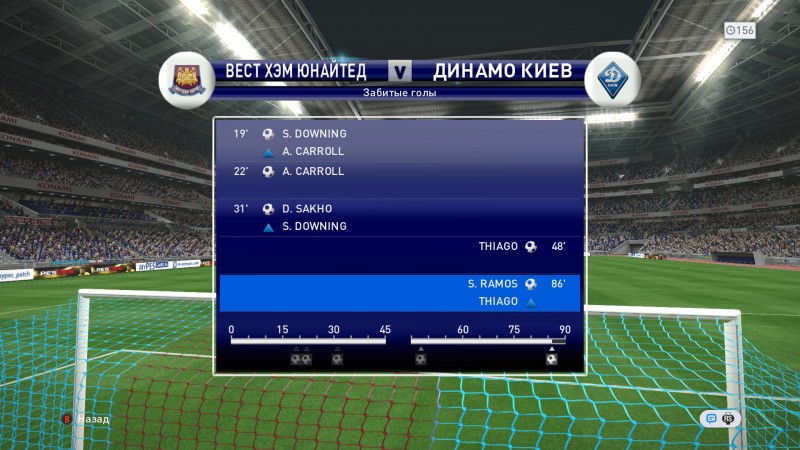This screenshot has height=450, width=800.
Task: Choose the timeline ball marker at minute 86
Action: [551, 359]
